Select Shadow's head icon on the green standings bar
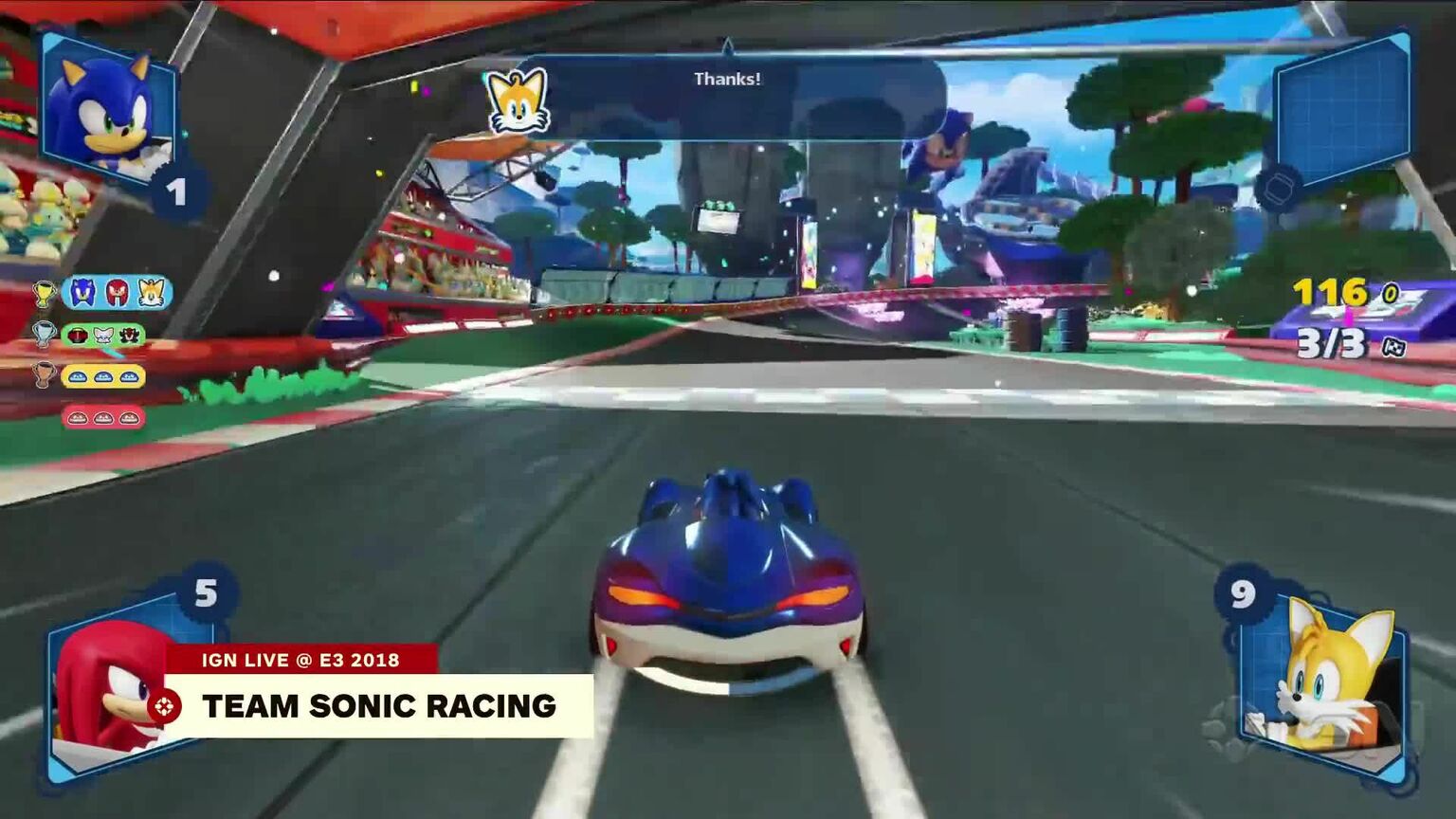The width and height of the screenshot is (1456, 819). coord(127,337)
